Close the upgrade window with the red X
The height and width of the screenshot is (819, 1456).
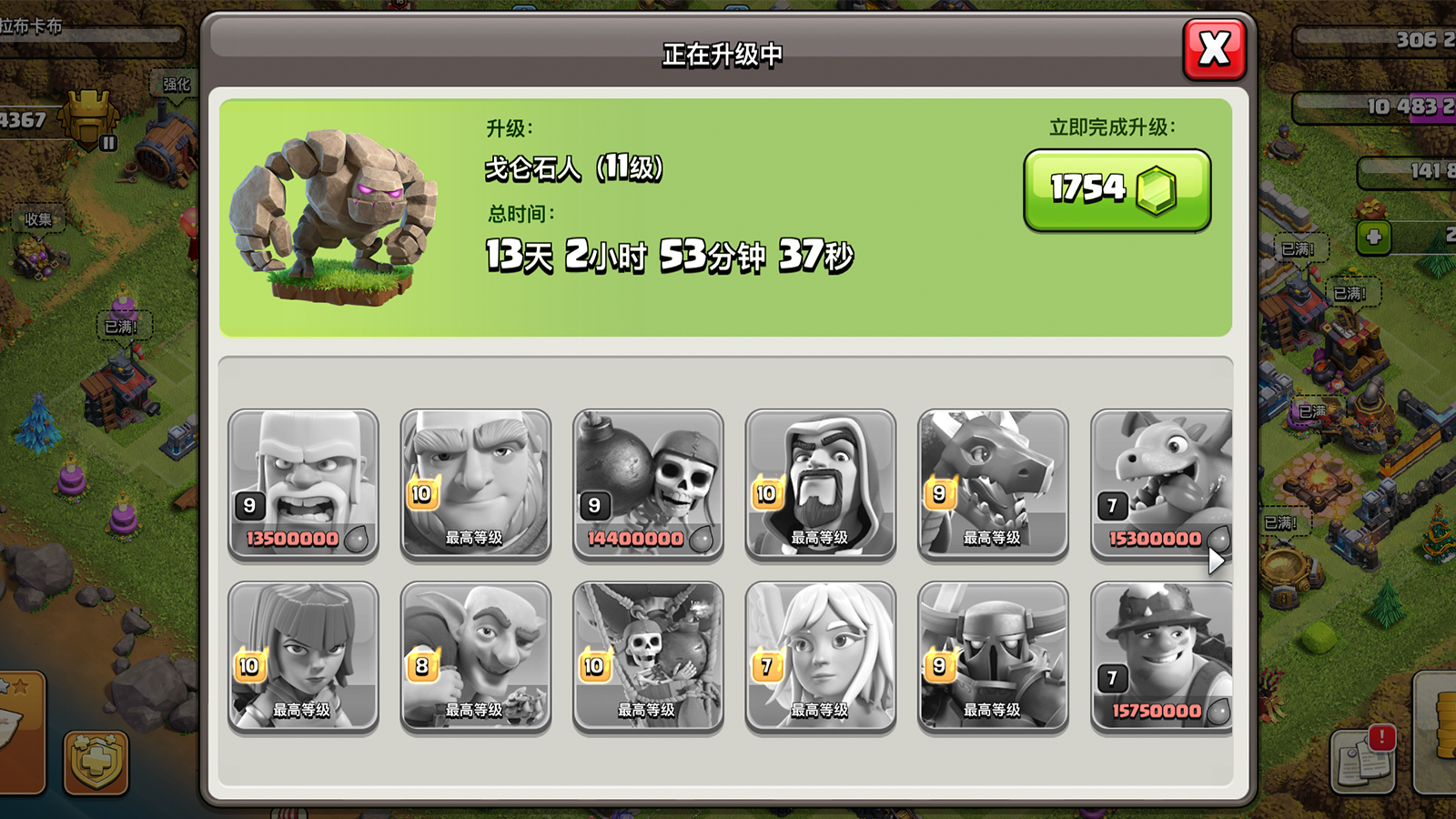tap(1214, 49)
